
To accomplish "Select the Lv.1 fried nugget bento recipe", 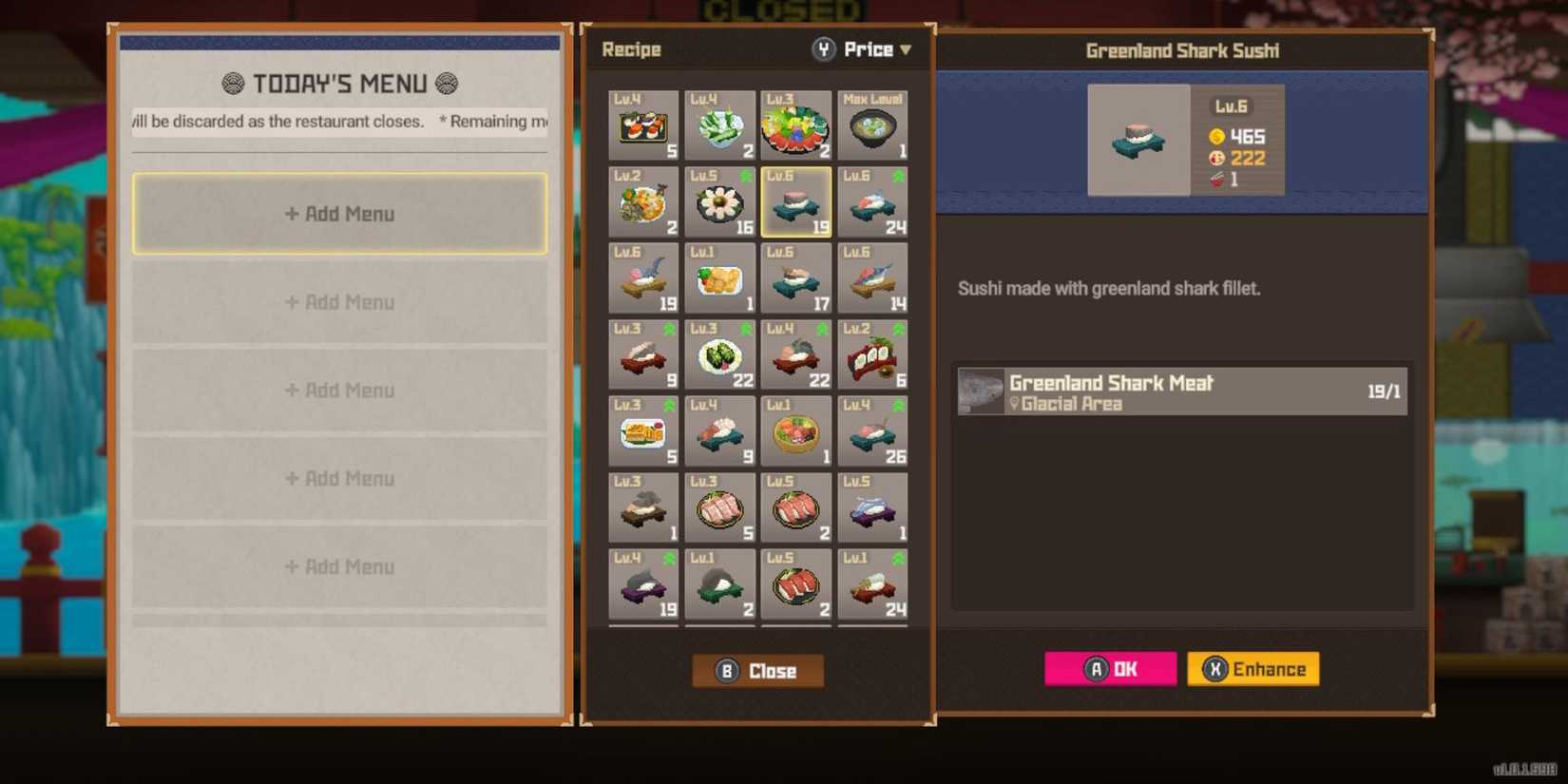I will click(x=719, y=277).
